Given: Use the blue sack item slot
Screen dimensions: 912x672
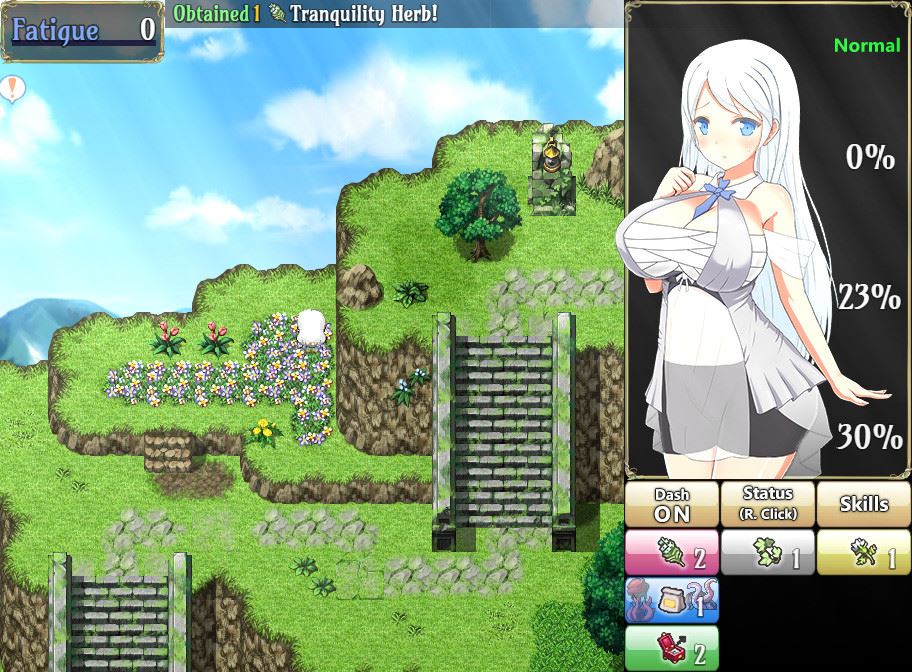Looking at the screenshot, I should 672,600.
